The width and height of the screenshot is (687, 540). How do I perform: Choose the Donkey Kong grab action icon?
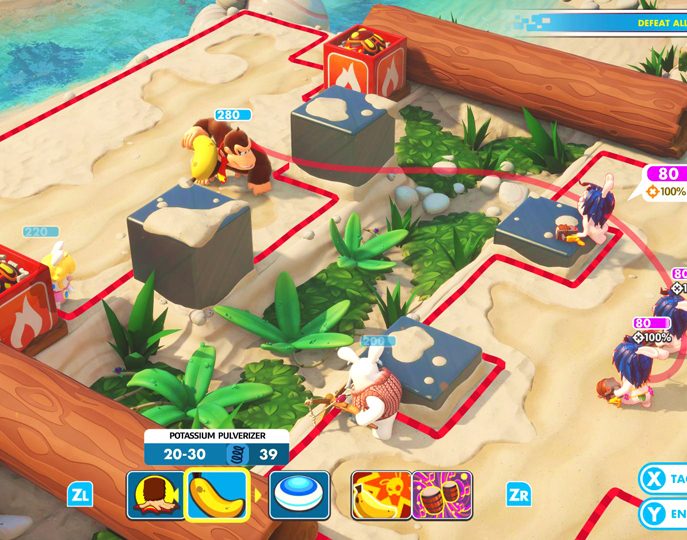tap(155, 495)
